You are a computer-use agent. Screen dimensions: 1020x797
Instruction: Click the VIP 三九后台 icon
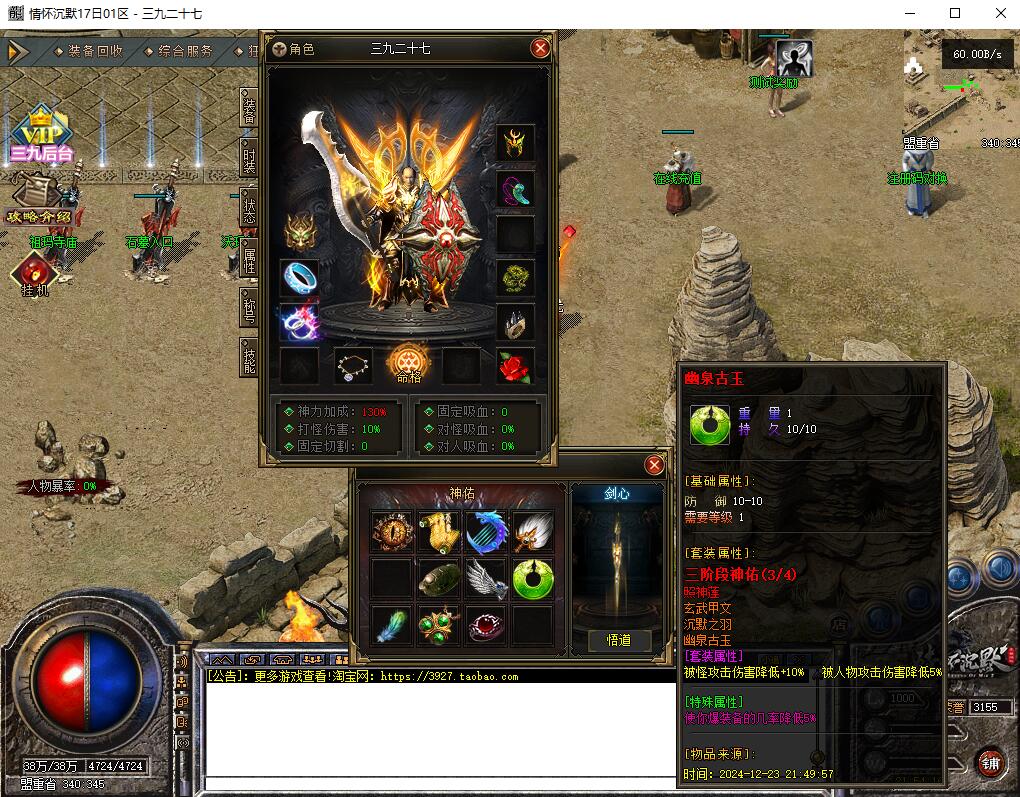[42, 135]
